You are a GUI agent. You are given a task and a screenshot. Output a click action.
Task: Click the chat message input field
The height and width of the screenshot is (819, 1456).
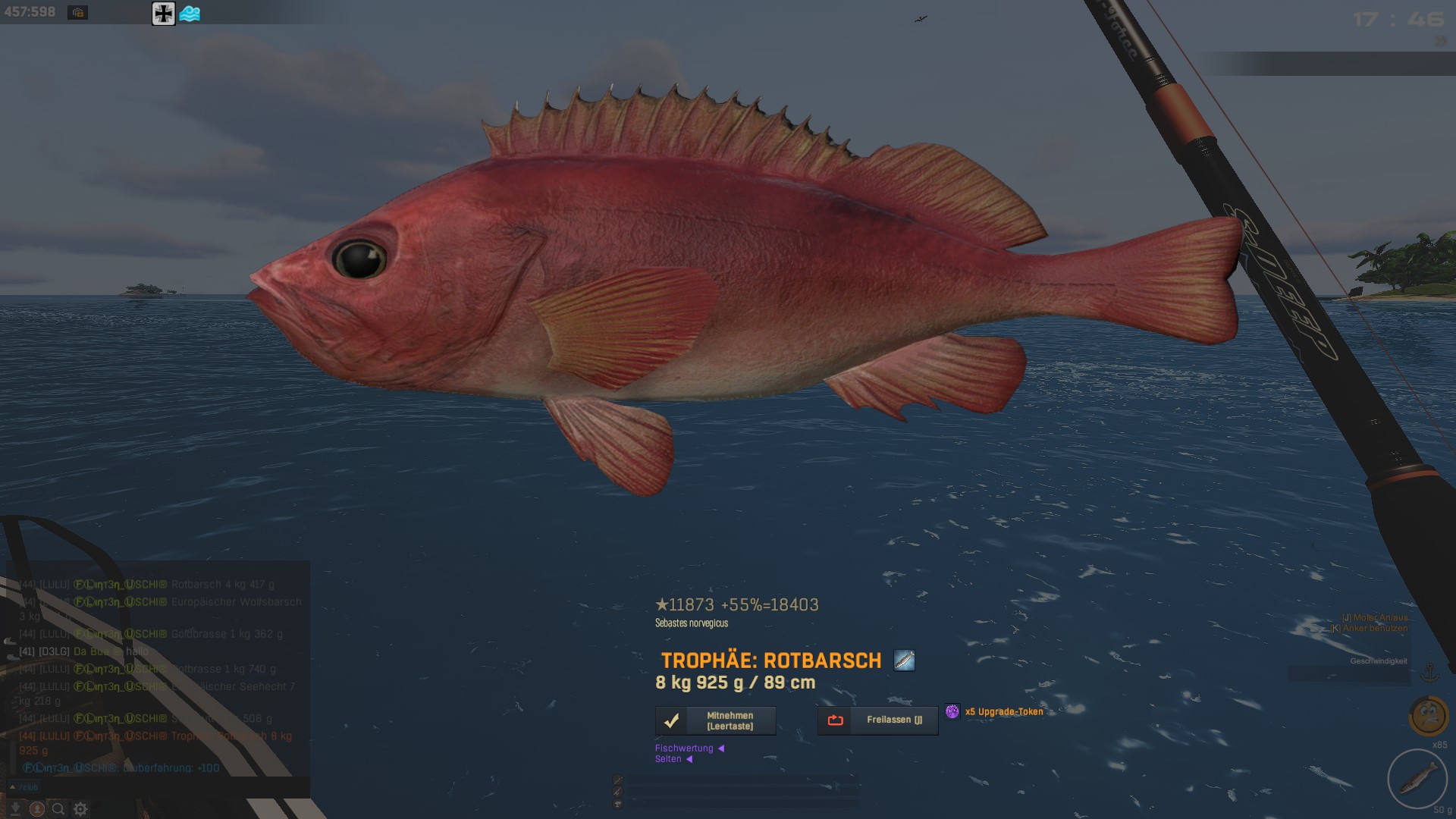pos(167,787)
